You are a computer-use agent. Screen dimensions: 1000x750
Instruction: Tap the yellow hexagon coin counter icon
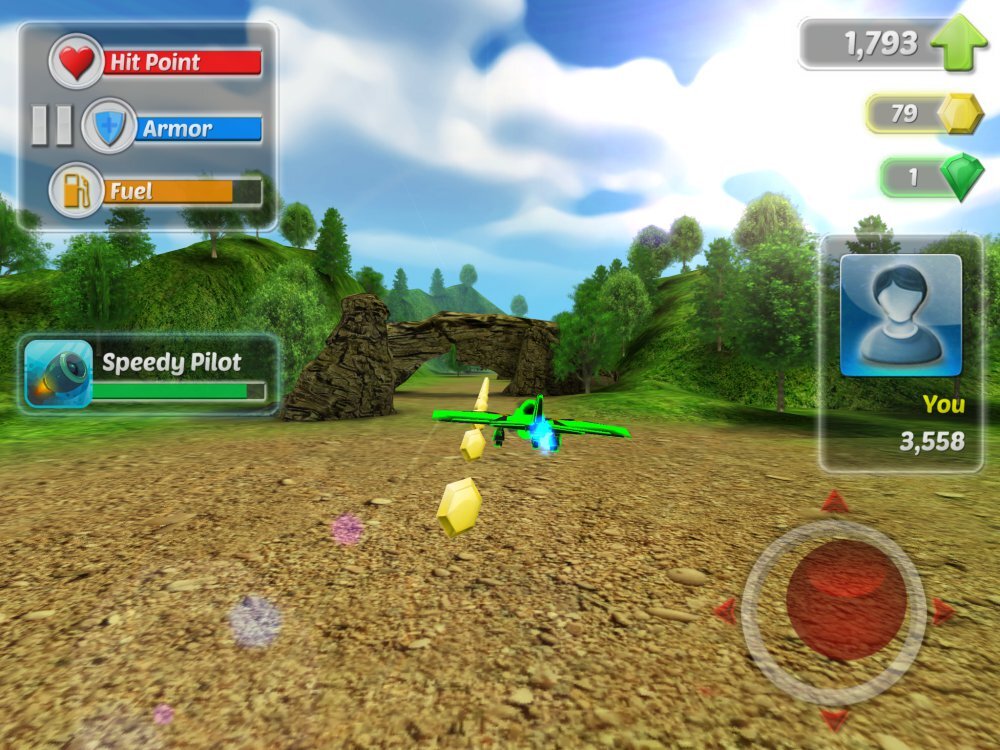point(961,114)
